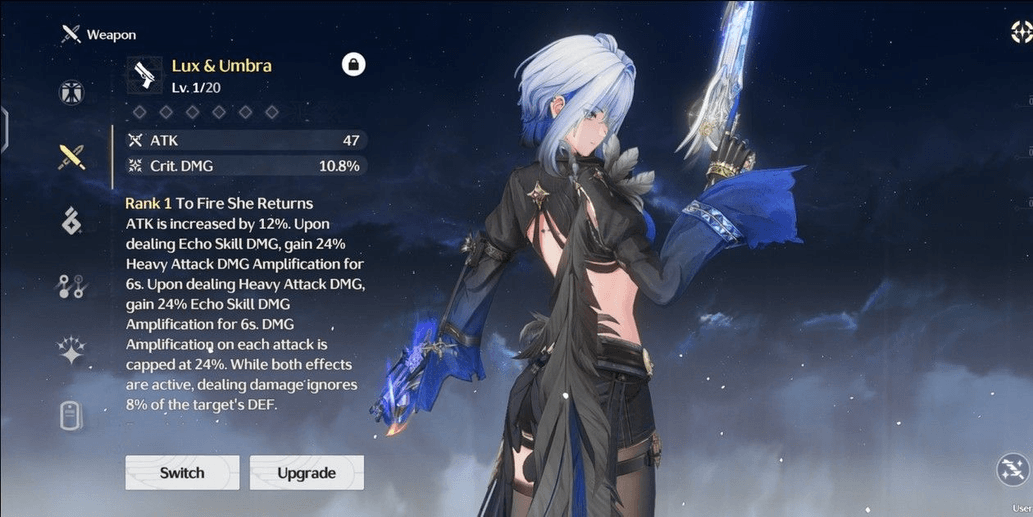Click the Lux & Umbra pistol icon
The image size is (1033, 517).
point(144,75)
